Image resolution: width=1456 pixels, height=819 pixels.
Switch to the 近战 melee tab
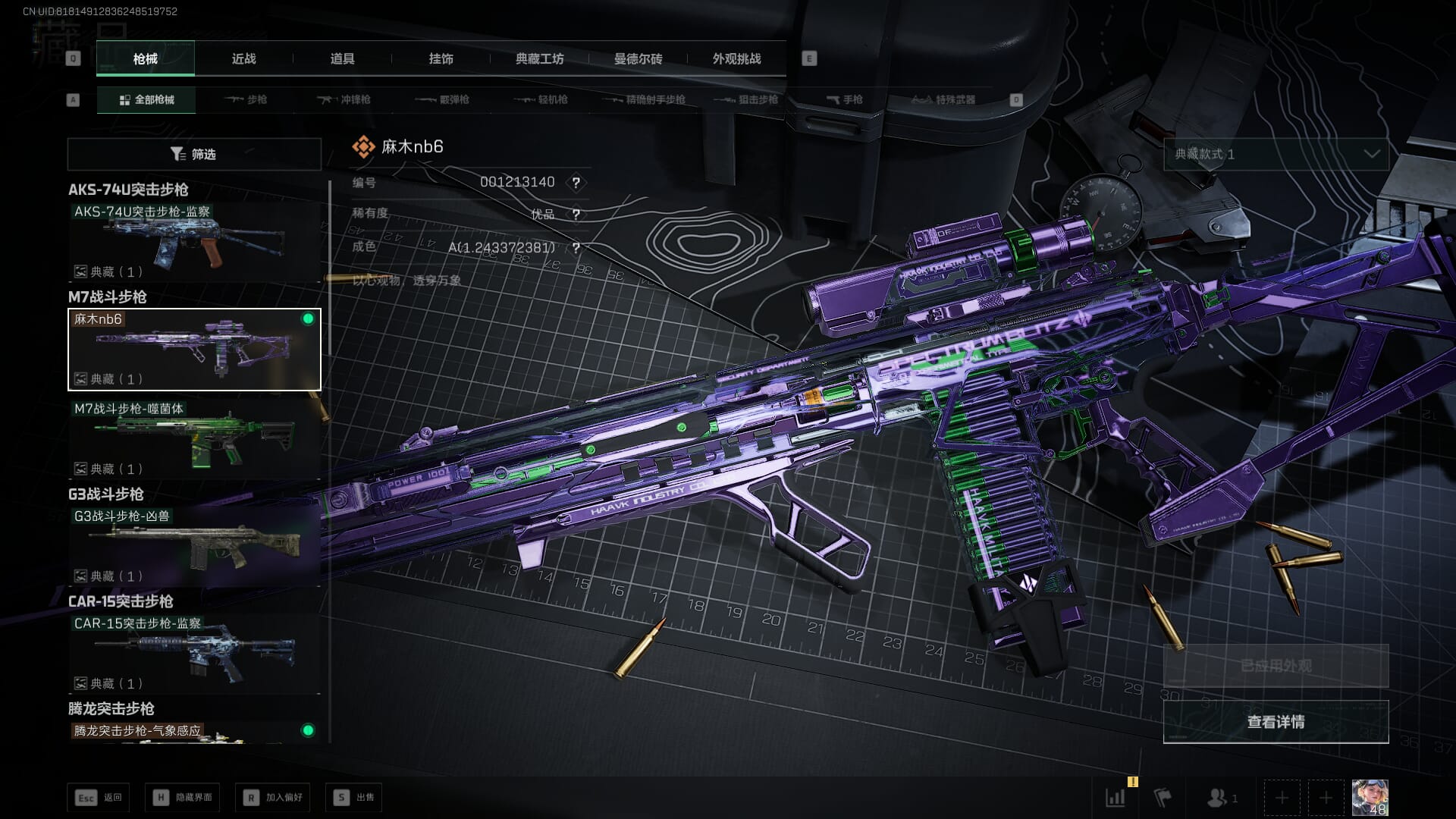(243, 58)
